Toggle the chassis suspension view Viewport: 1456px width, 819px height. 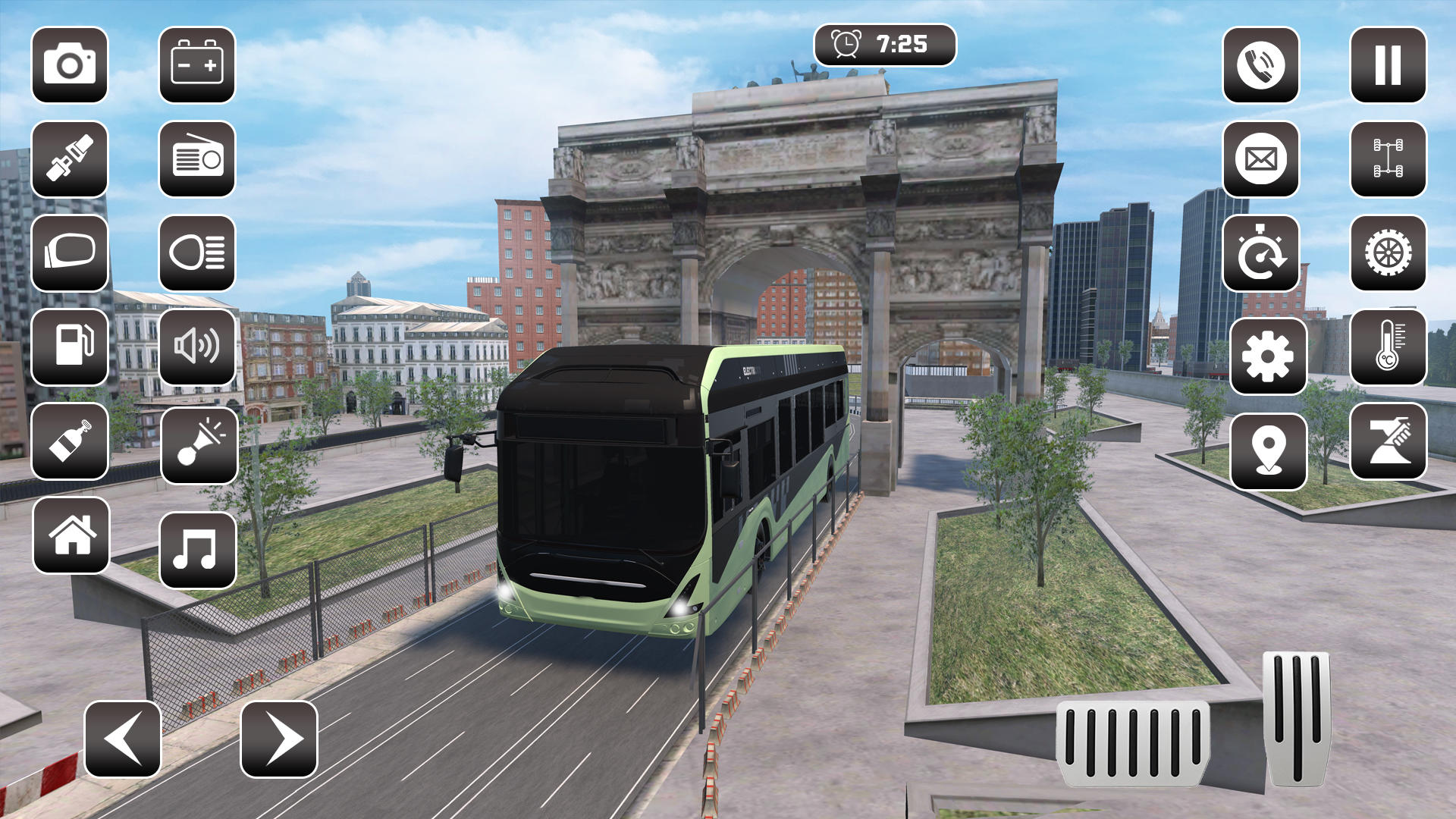pyautogui.click(x=1389, y=159)
